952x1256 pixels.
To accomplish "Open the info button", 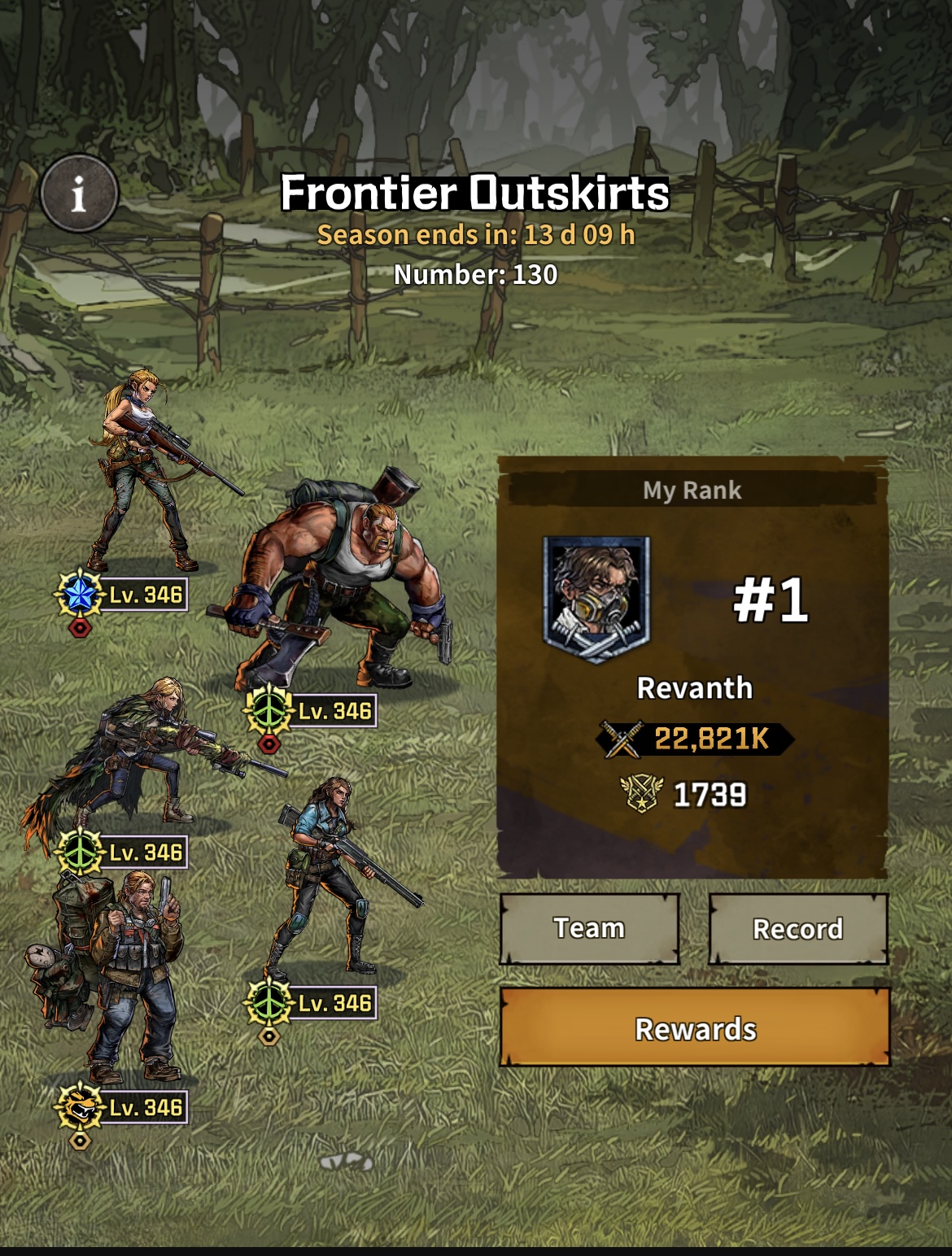I will click(x=79, y=194).
